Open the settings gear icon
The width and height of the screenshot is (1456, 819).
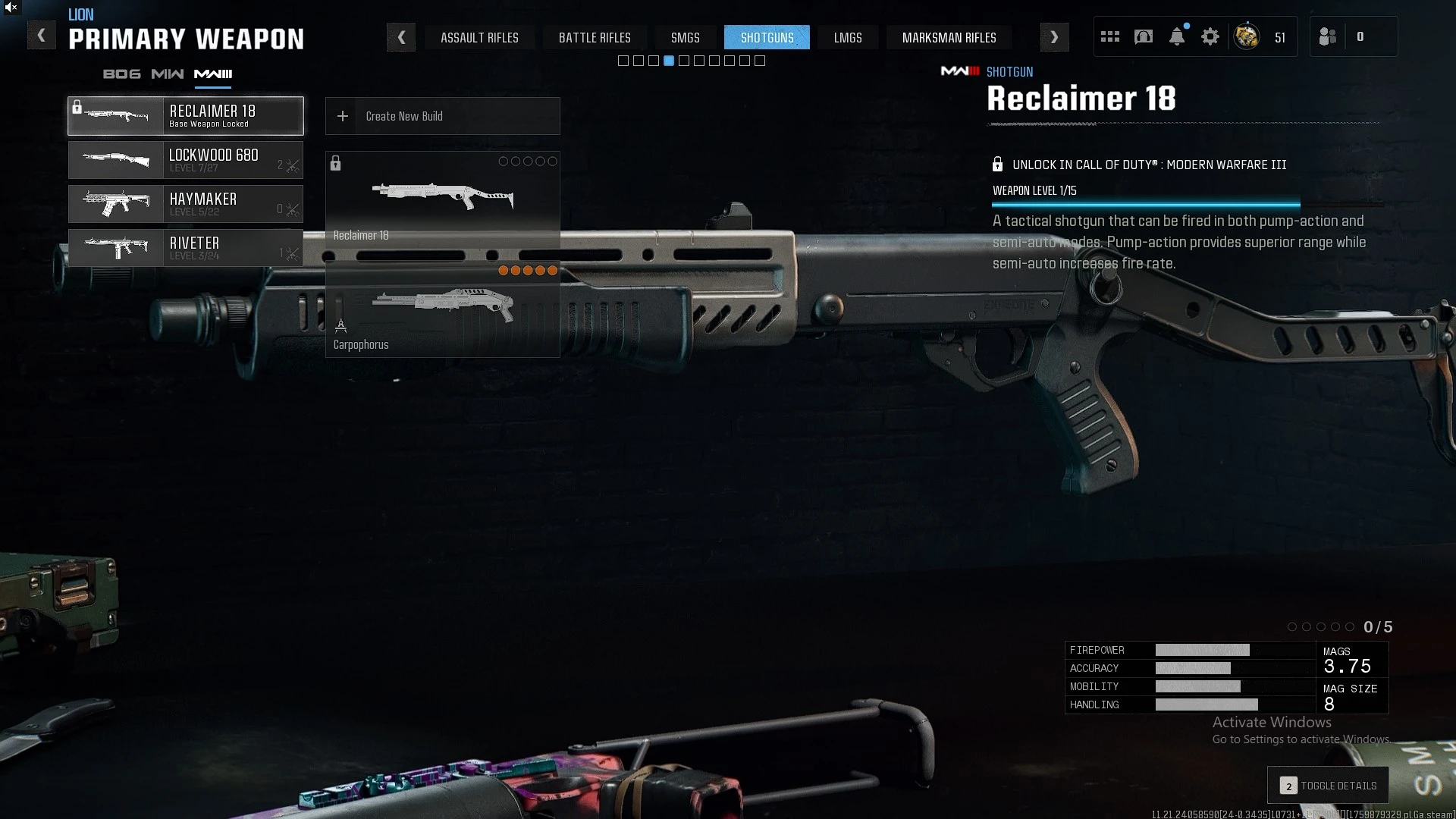click(1210, 36)
